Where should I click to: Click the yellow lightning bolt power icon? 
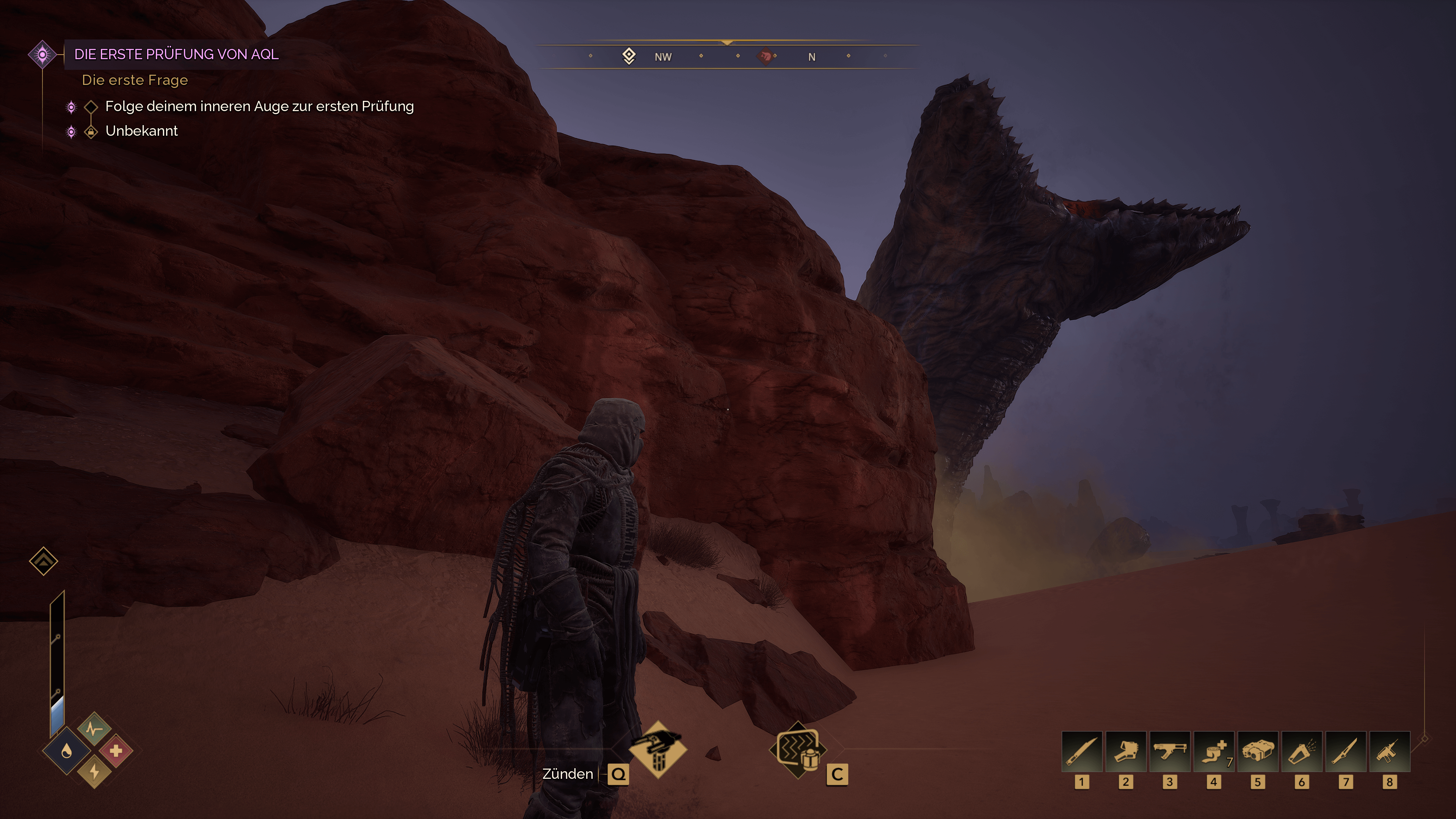(94, 772)
